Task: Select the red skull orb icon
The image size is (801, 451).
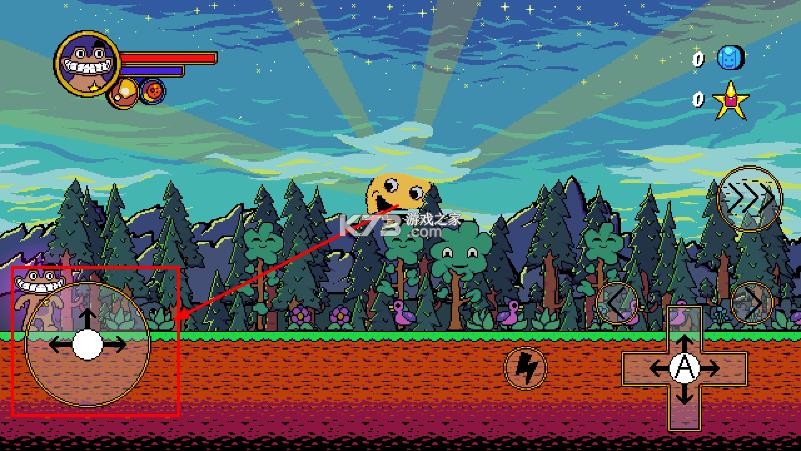Action: click(x=153, y=92)
